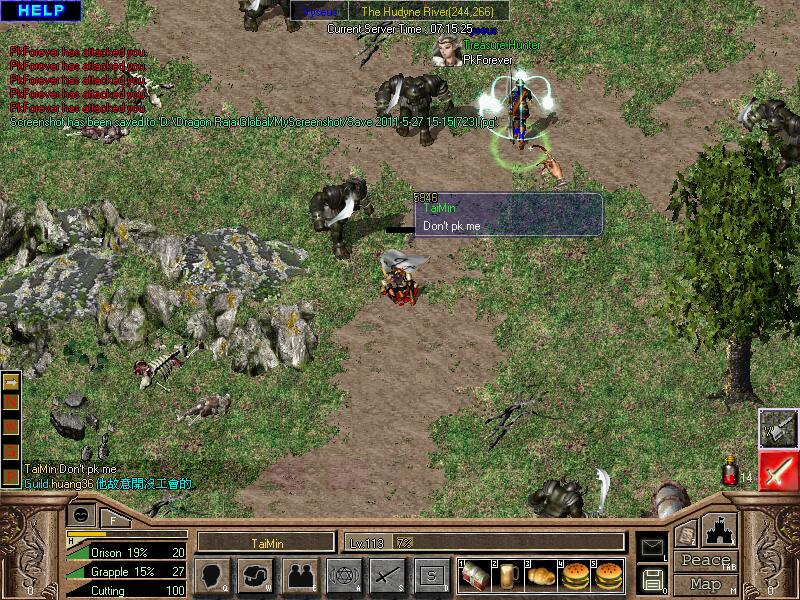The width and height of the screenshot is (800, 600).
Task: Use the wrapped package in hotbar slot 1
Action: coord(475,575)
